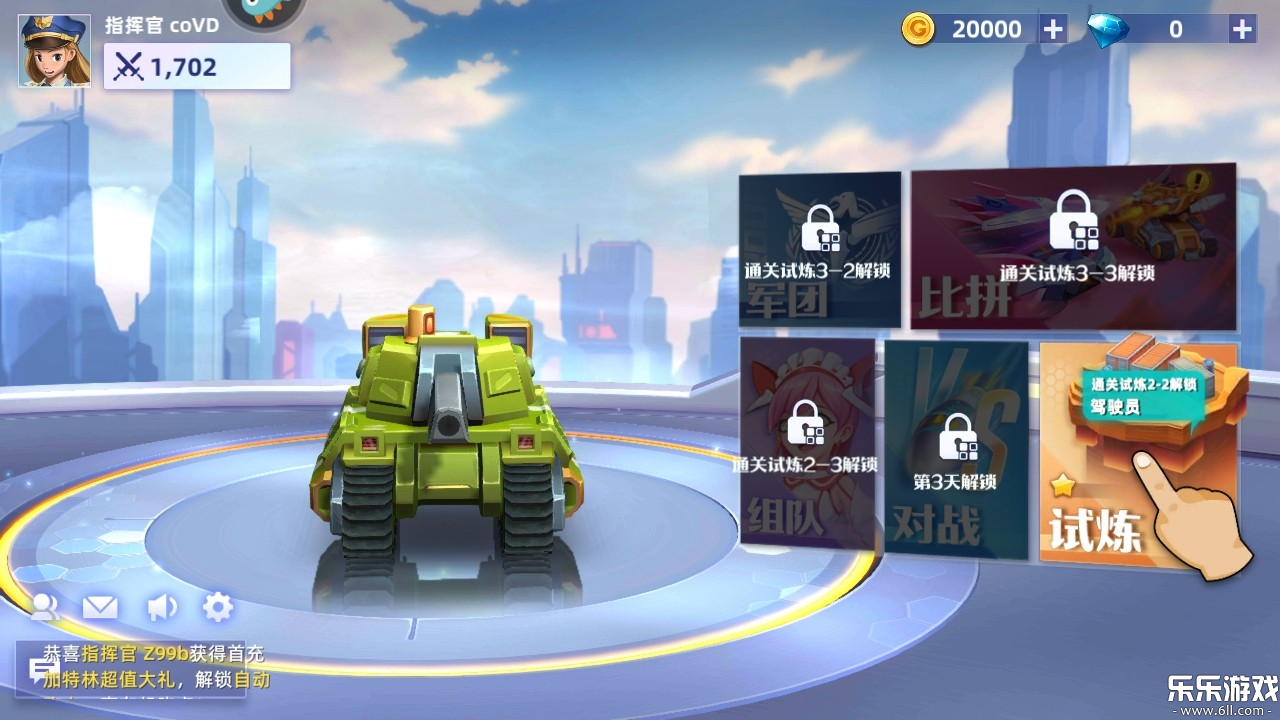Click the combat power 1,702 panel
The height and width of the screenshot is (720, 1280).
(x=197, y=67)
